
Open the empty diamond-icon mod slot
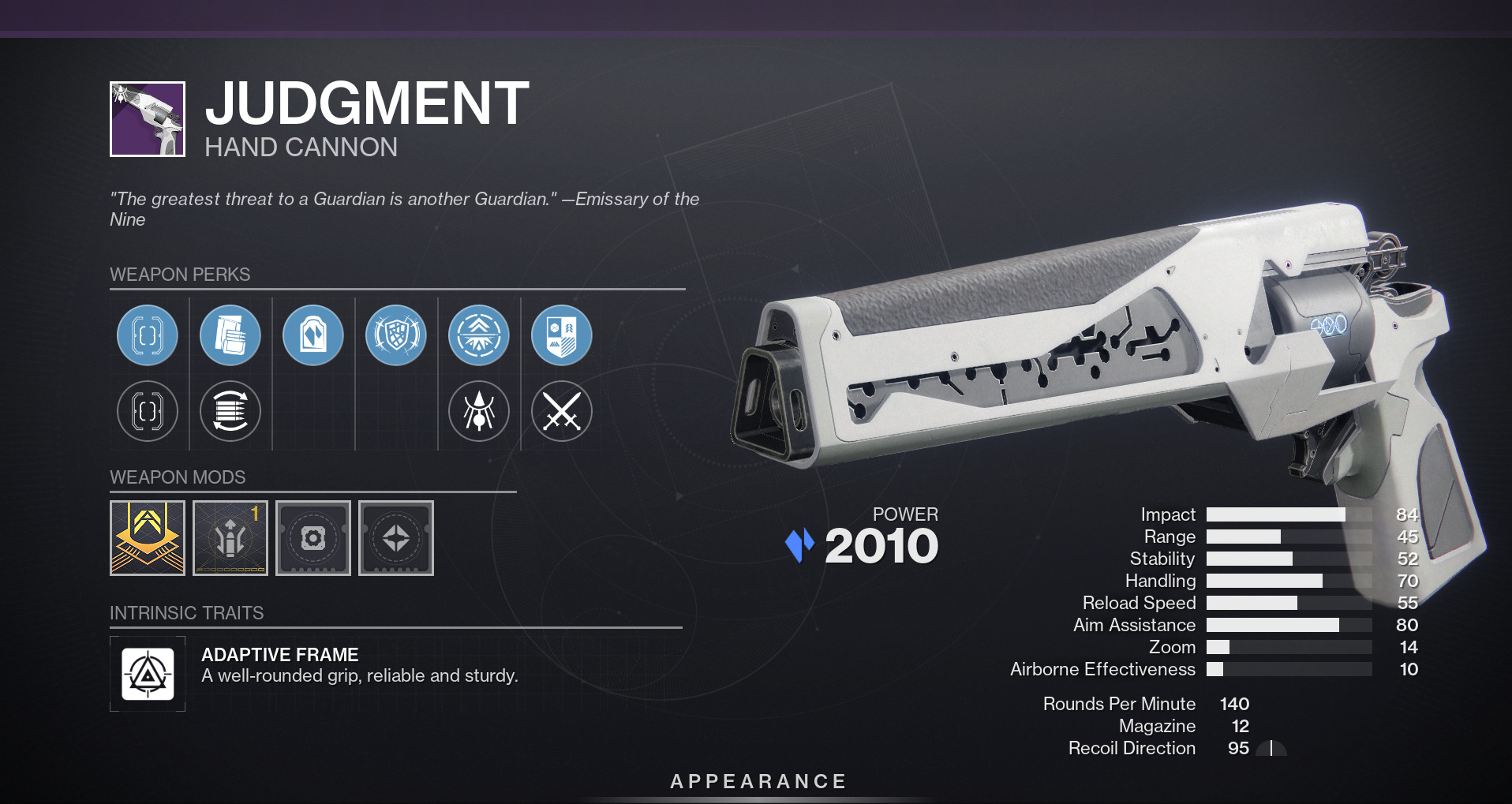(x=396, y=538)
